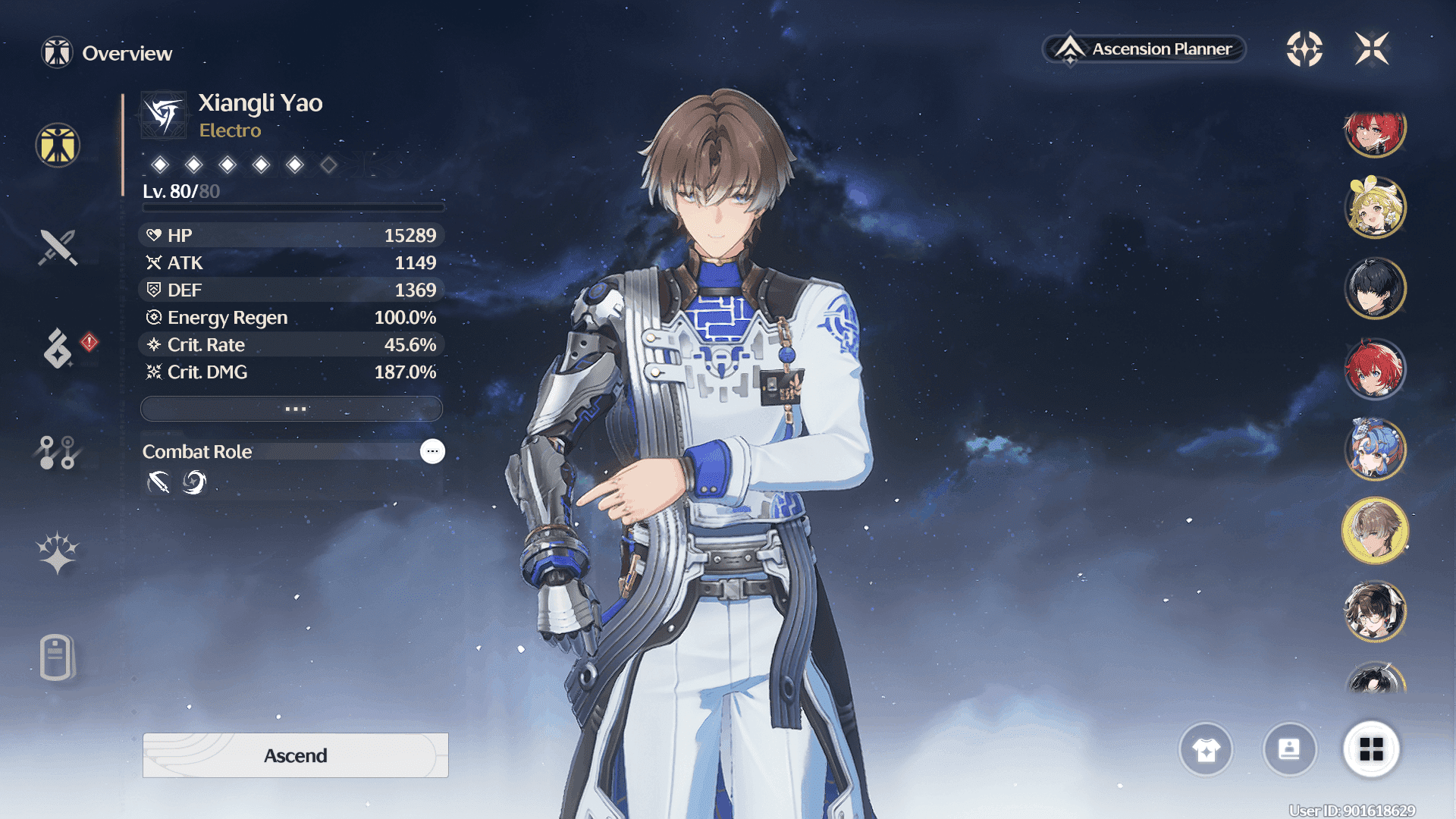Close the character overview screen
Image resolution: width=1456 pixels, height=819 pixels.
click(x=1371, y=49)
